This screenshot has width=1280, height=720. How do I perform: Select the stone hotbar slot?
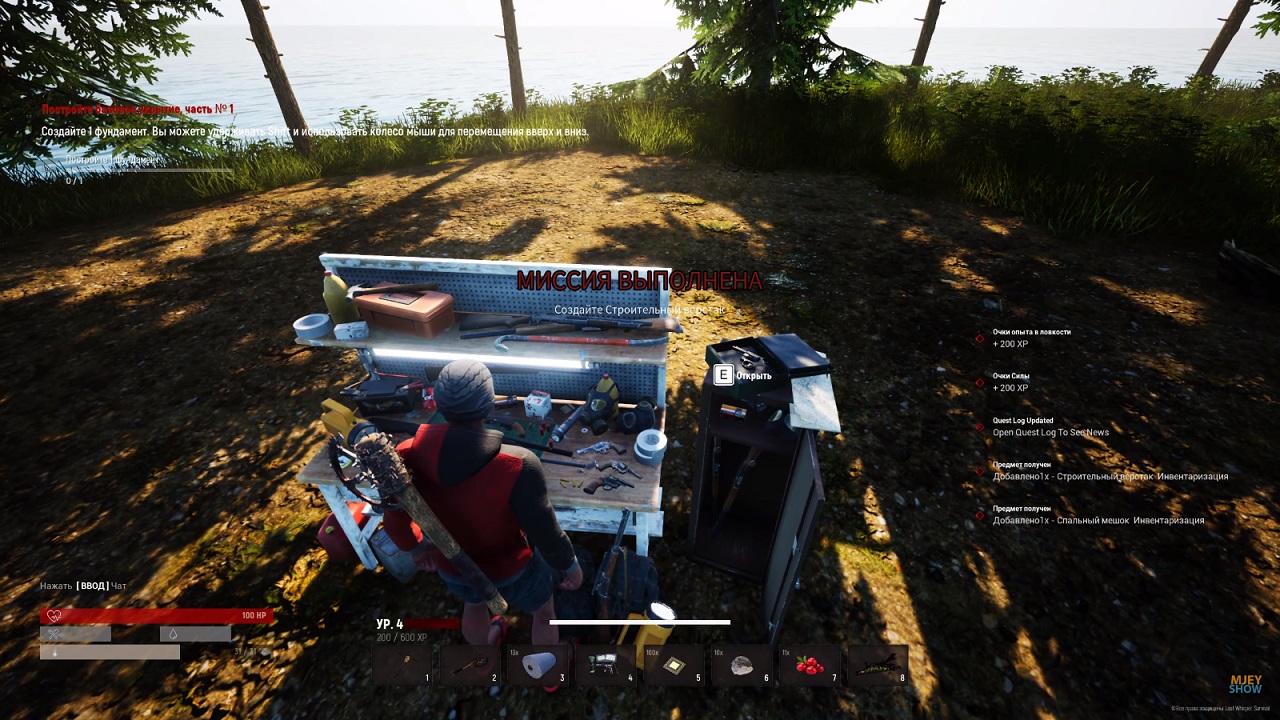coord(741,665)
